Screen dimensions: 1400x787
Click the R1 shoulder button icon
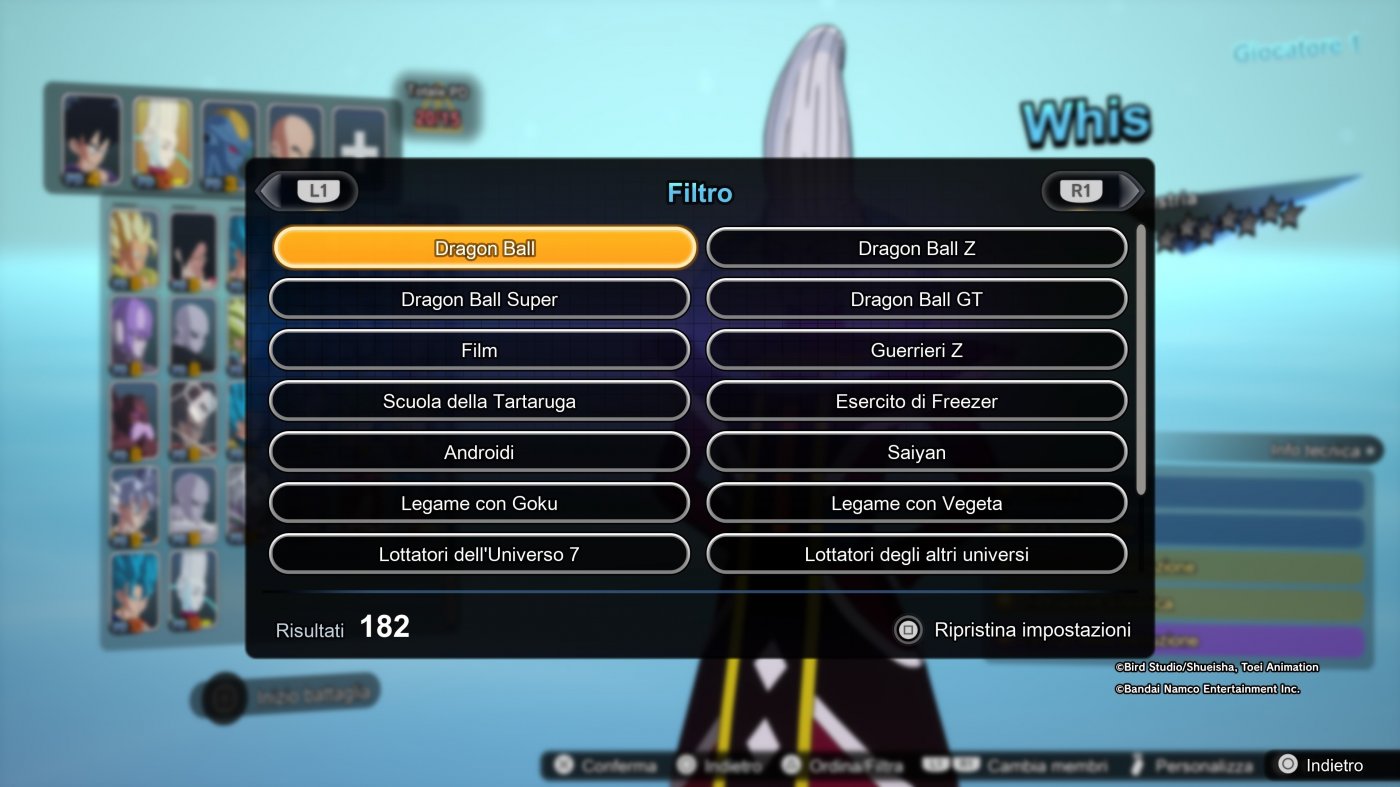pos(1082,190)
